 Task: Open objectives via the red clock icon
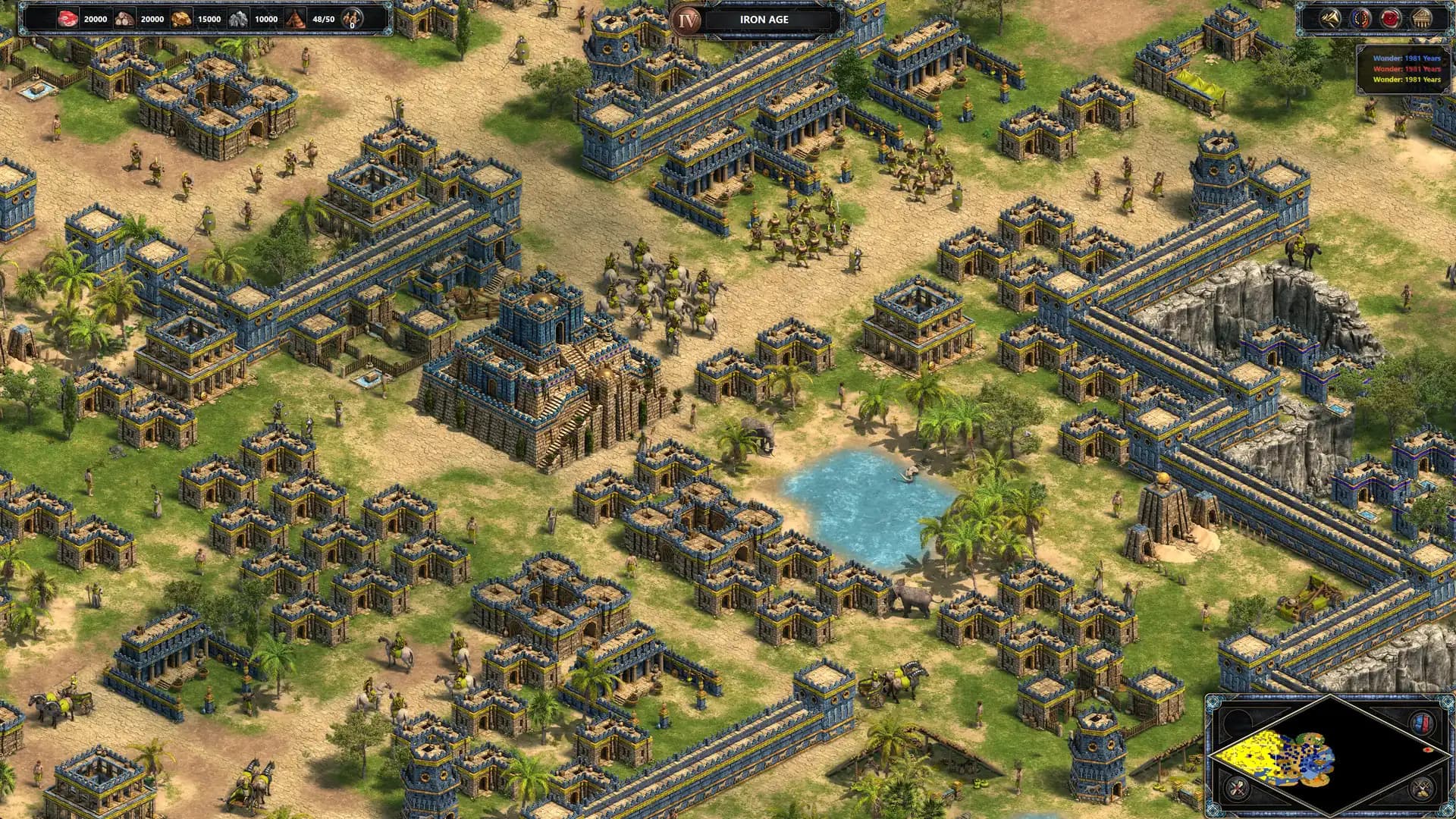tap(1390, 18)
